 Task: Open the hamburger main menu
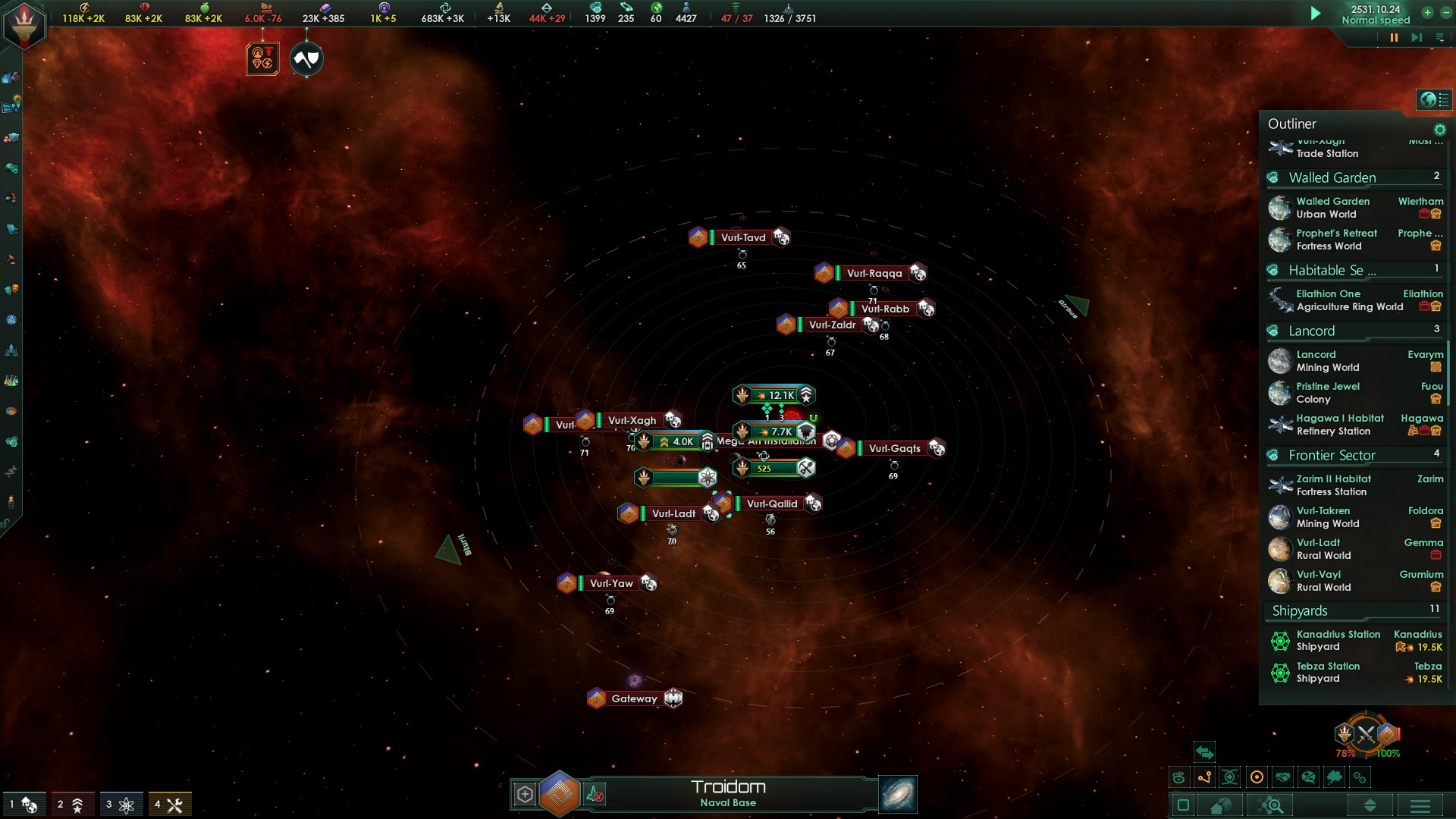tap(1420, 805)
